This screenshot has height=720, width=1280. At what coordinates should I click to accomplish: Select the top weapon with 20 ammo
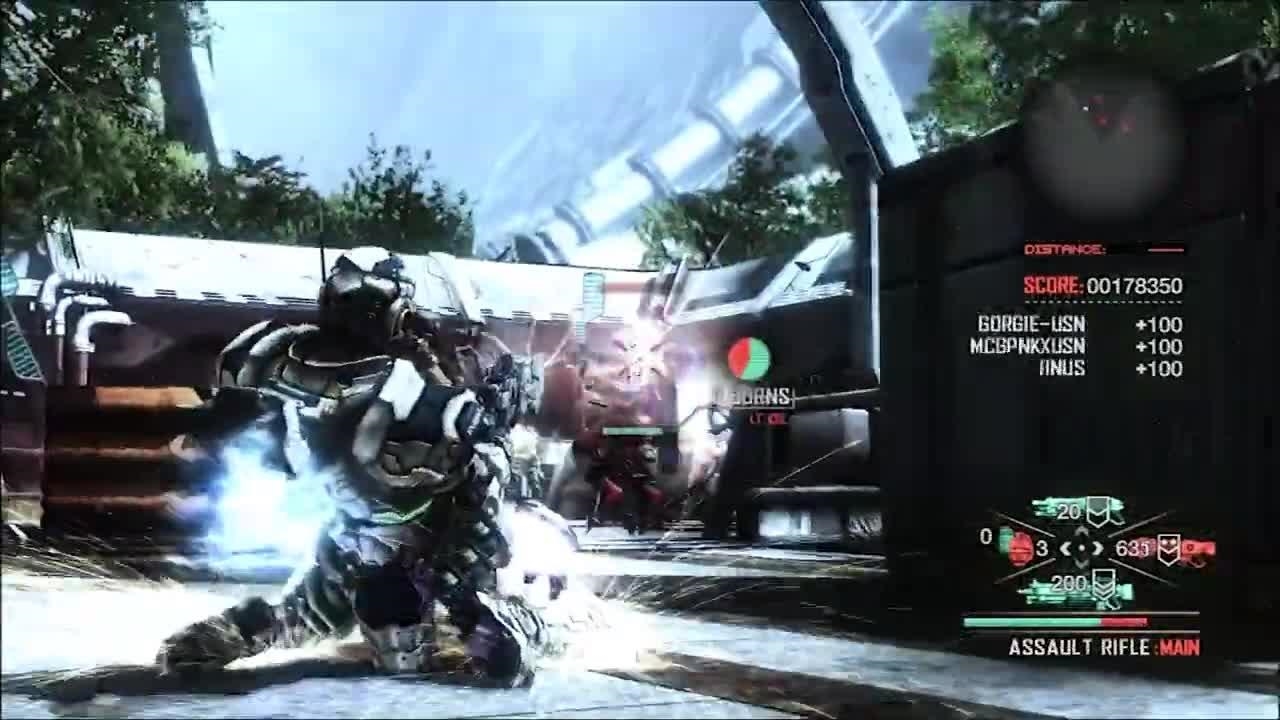[x=1078, y=511]
